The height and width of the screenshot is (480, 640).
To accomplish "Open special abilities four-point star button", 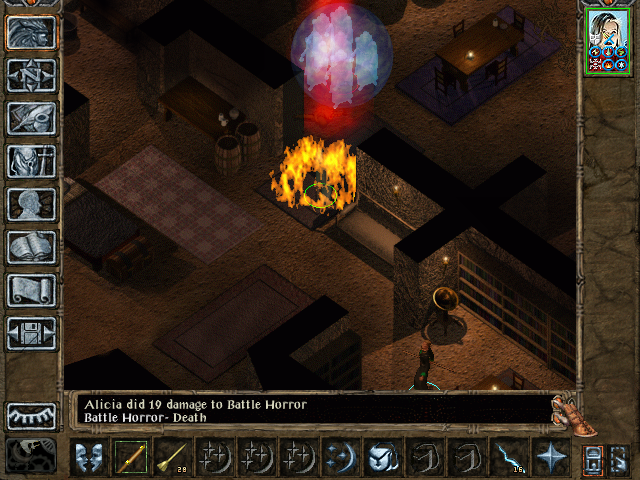I will coord(549,457).
